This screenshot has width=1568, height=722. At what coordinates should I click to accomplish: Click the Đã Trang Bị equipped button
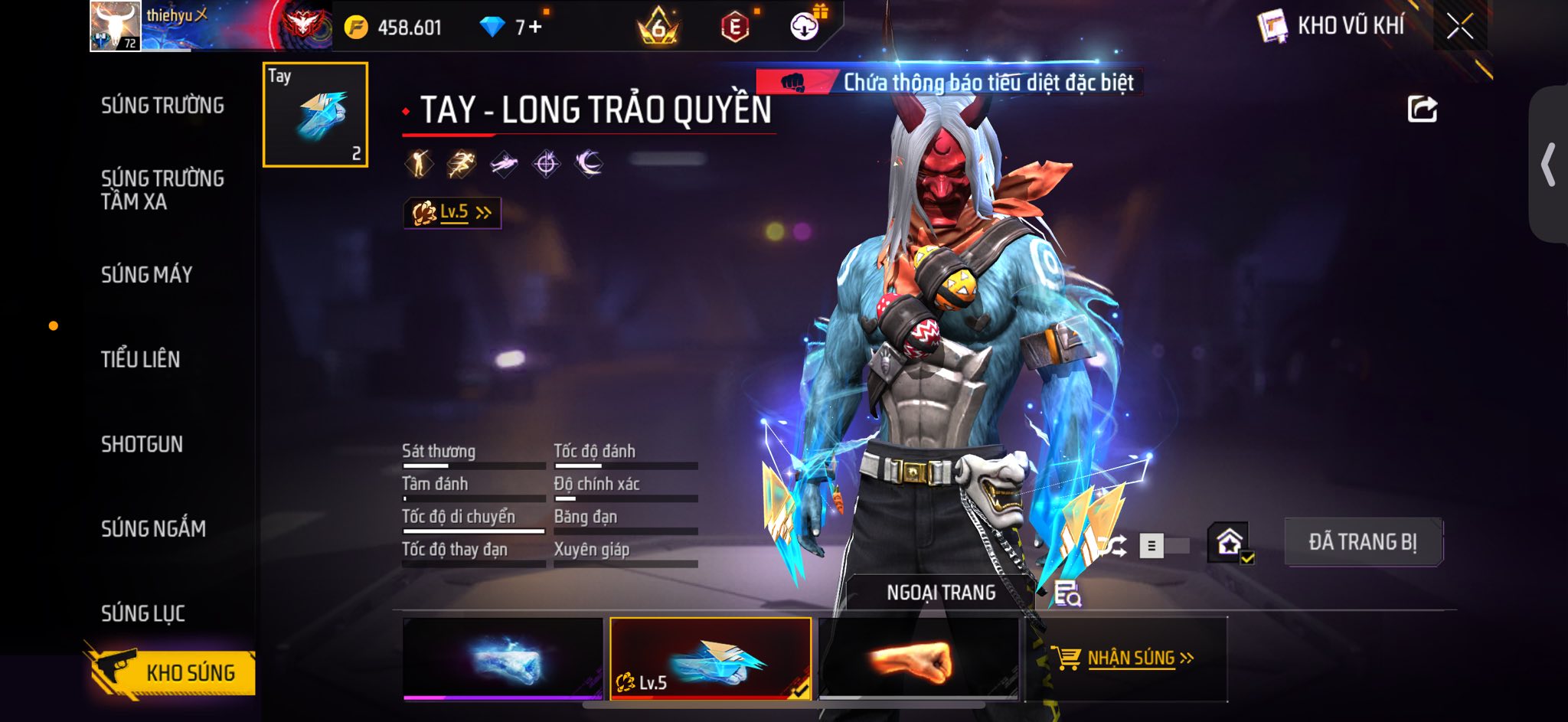coord(1362,542)
